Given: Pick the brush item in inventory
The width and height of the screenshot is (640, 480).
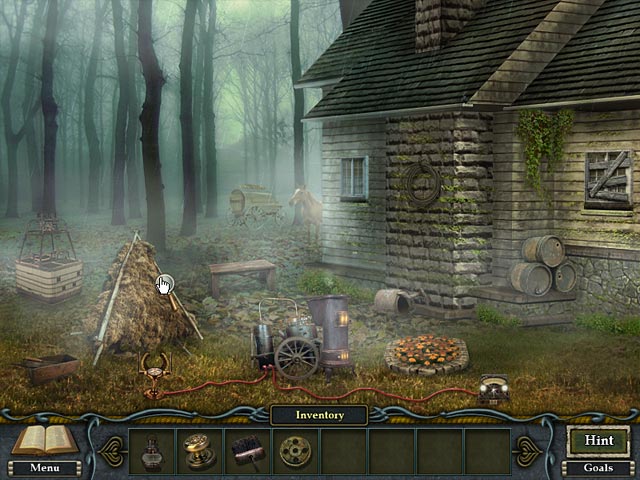Looking at the screenshot, I should 247,451.
